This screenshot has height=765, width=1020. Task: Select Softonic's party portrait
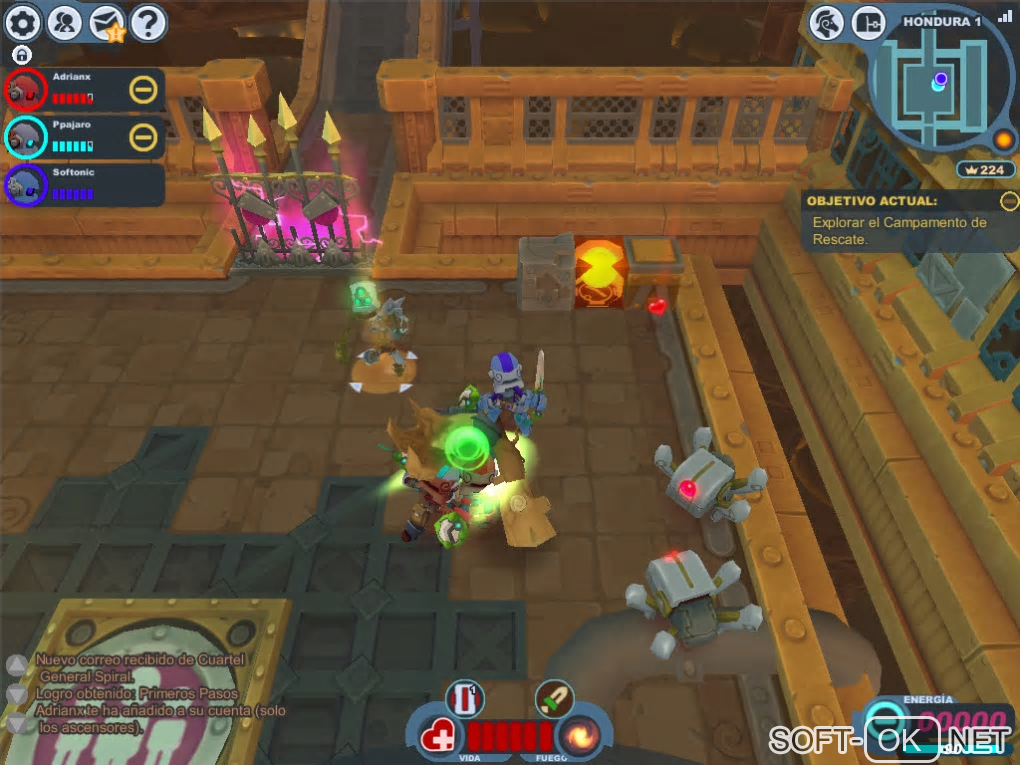pos(26,185)
